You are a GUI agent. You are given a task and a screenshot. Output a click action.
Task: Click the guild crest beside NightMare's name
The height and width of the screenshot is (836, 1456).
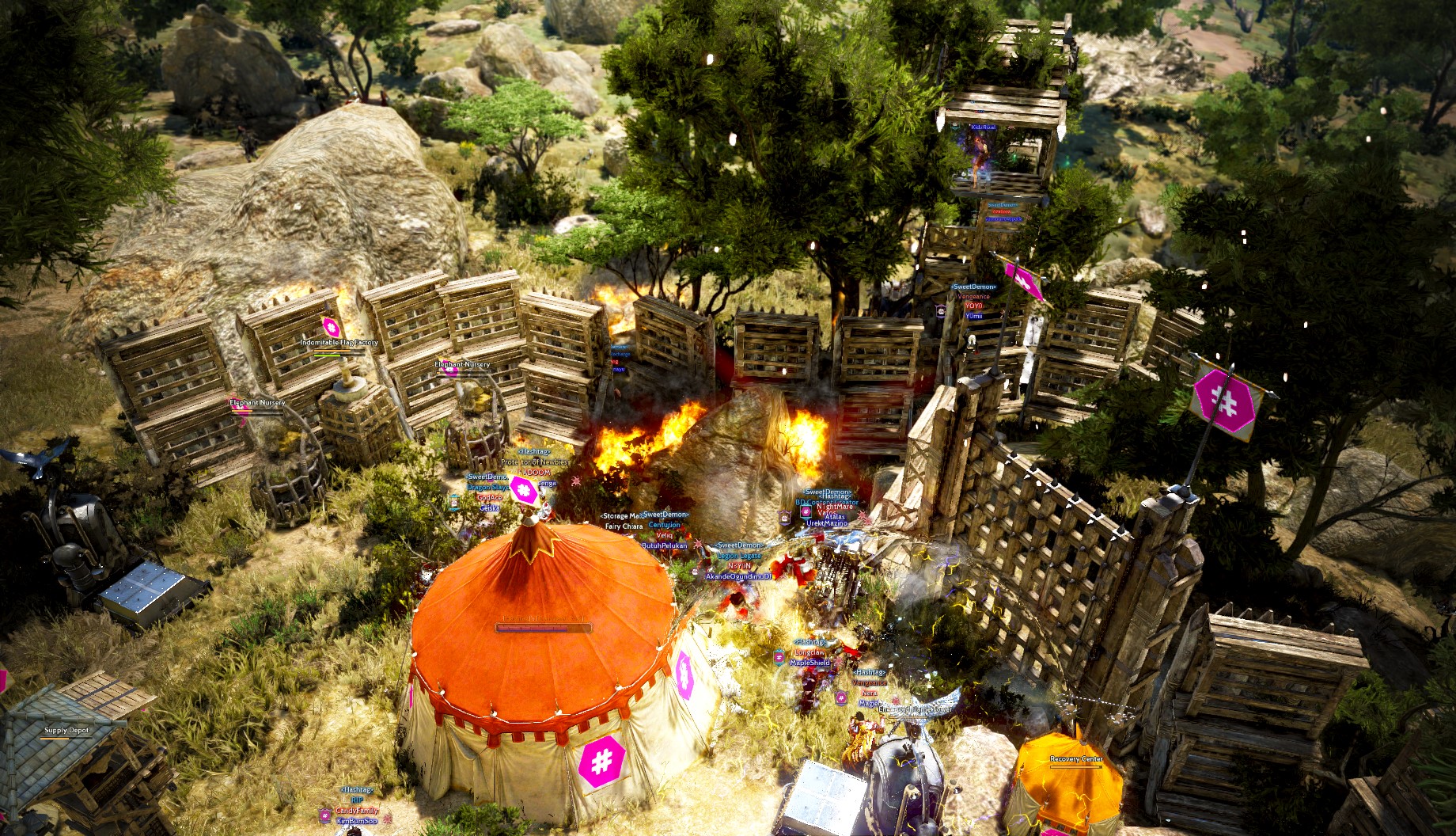pos(806,511)
